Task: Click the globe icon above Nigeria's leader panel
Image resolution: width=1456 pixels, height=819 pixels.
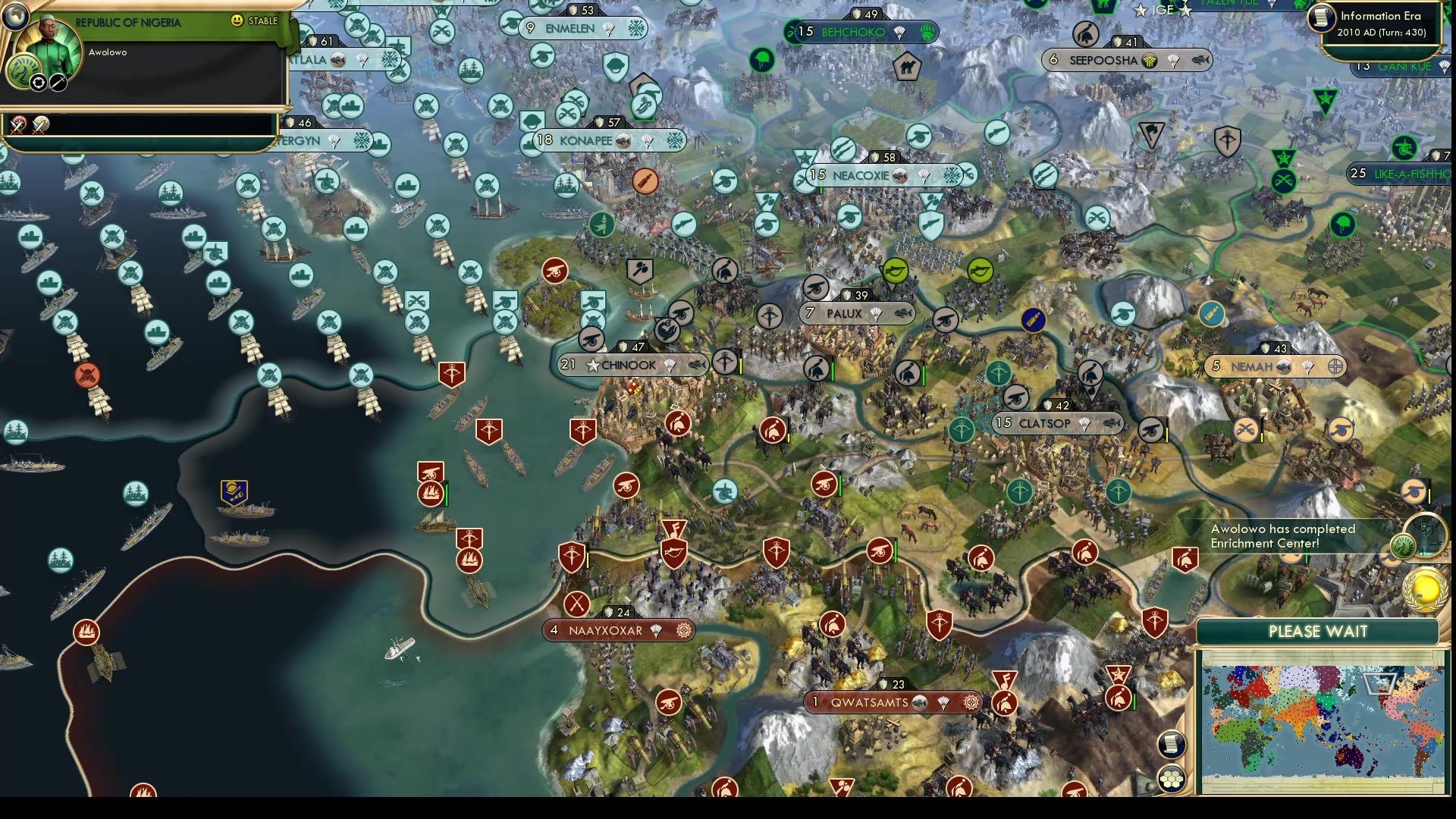Action: [16, 16]
